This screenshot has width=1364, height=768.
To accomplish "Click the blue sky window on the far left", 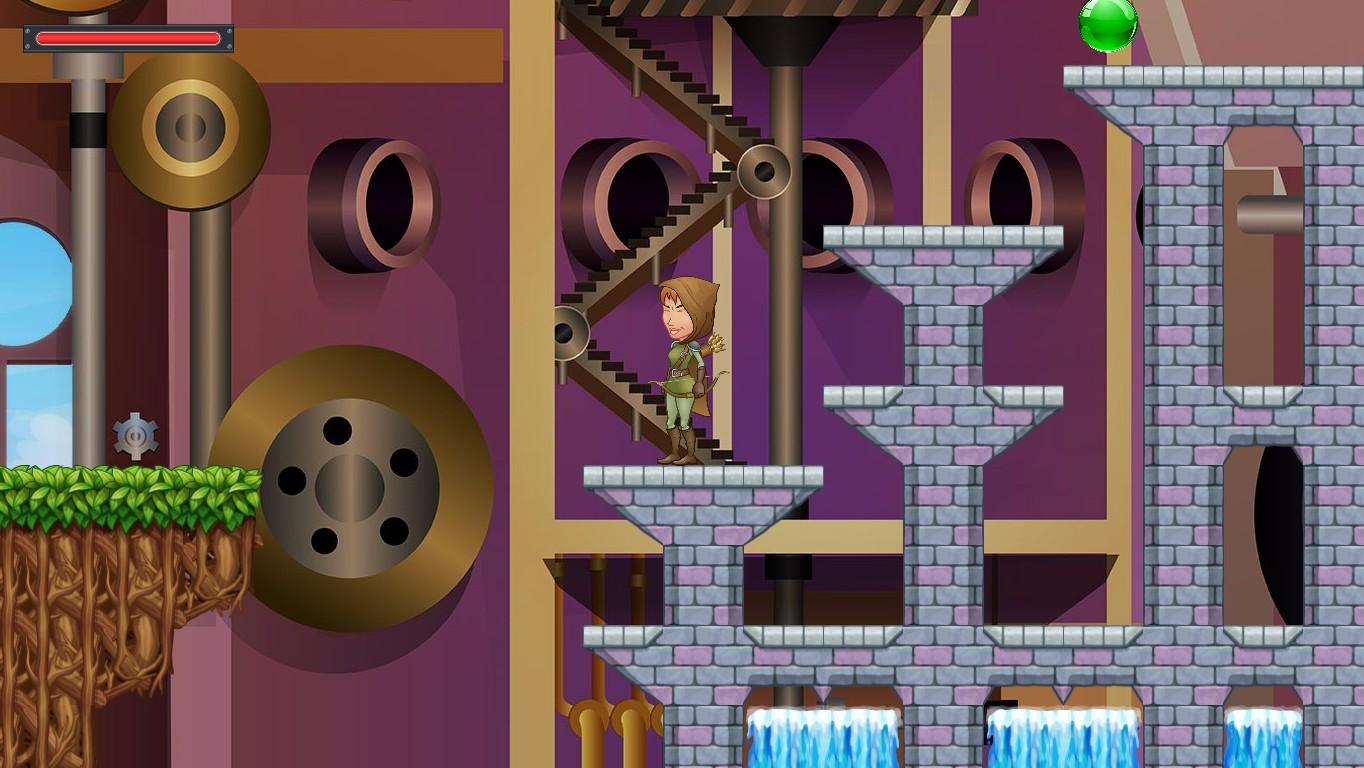I will (x=25, y=280).
